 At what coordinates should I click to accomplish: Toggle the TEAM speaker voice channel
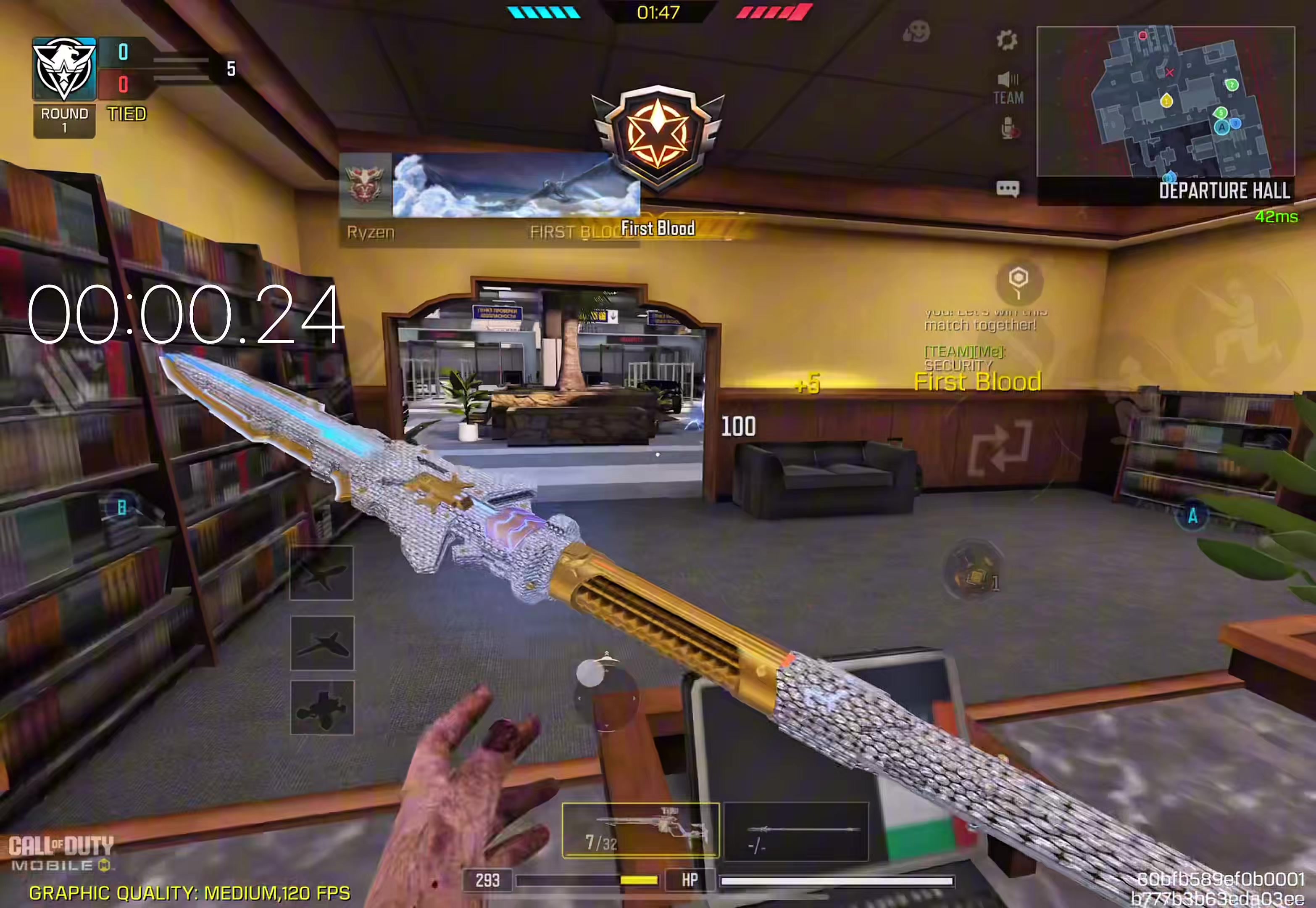(x=1008, y=88)
